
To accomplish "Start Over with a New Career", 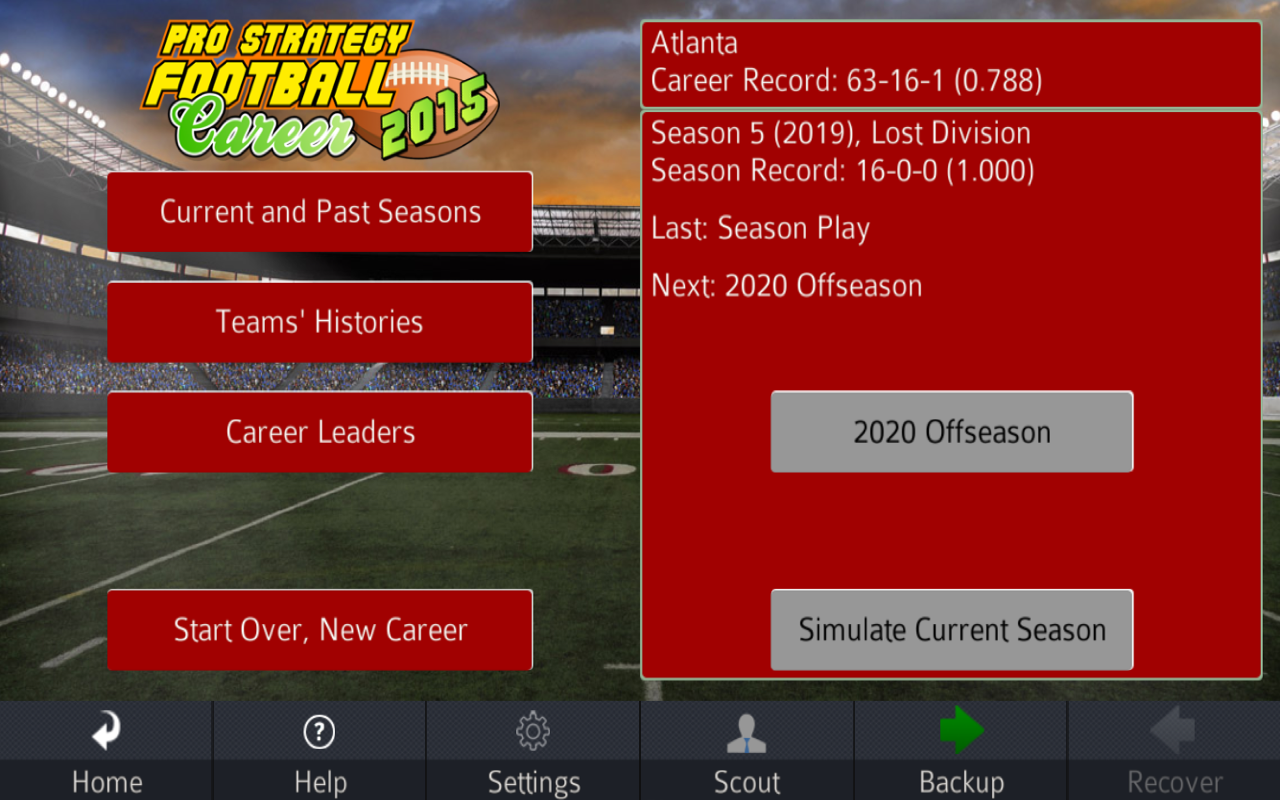I will coord(319,630).
